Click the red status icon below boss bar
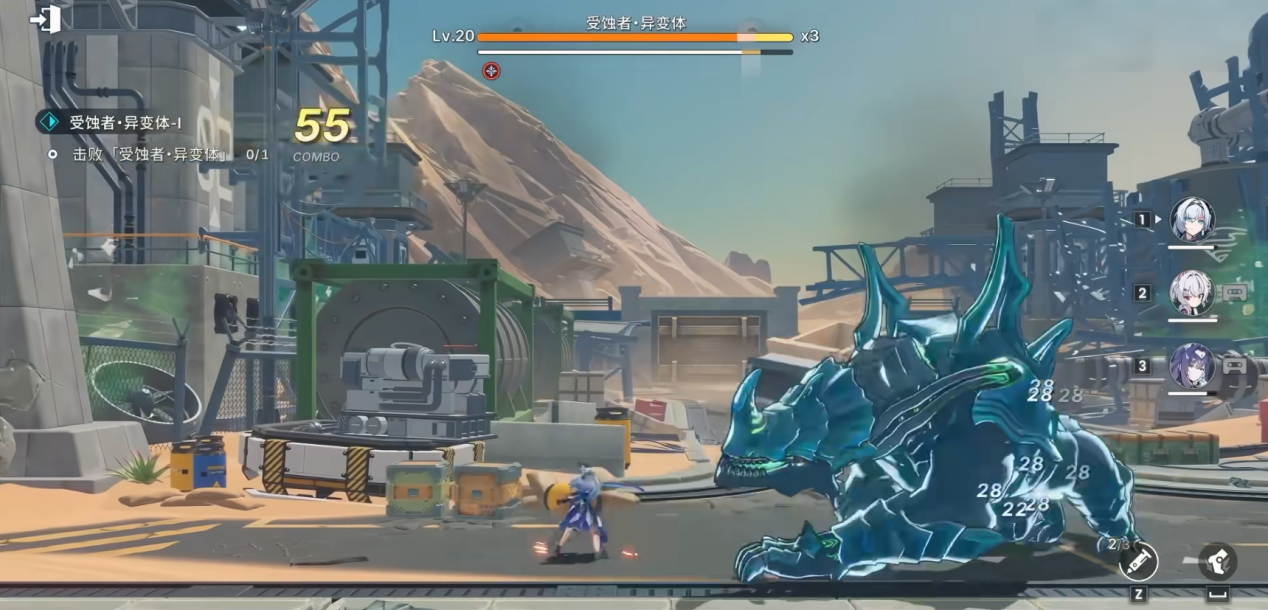The image size is (1268, 610). [490, 70]
